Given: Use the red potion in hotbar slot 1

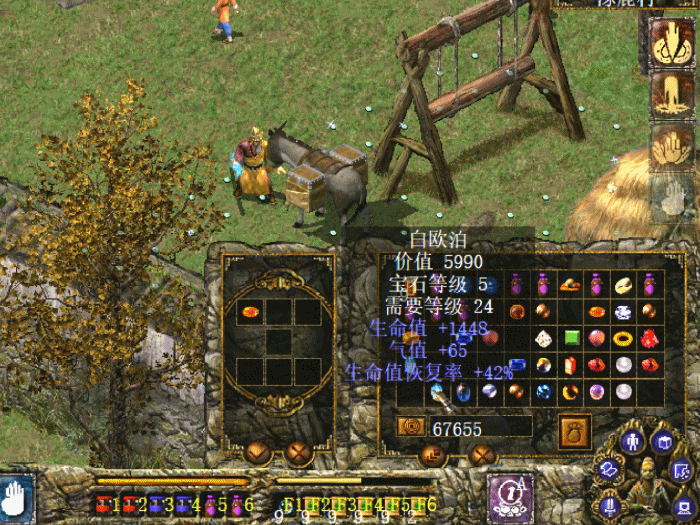Looking at the screenshot, I should pyautogui.click(x=104, y=505).
